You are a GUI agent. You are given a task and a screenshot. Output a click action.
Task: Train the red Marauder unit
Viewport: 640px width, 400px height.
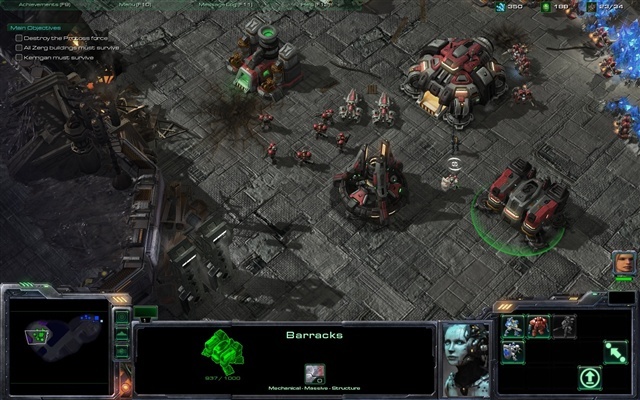tap(539, 325)
